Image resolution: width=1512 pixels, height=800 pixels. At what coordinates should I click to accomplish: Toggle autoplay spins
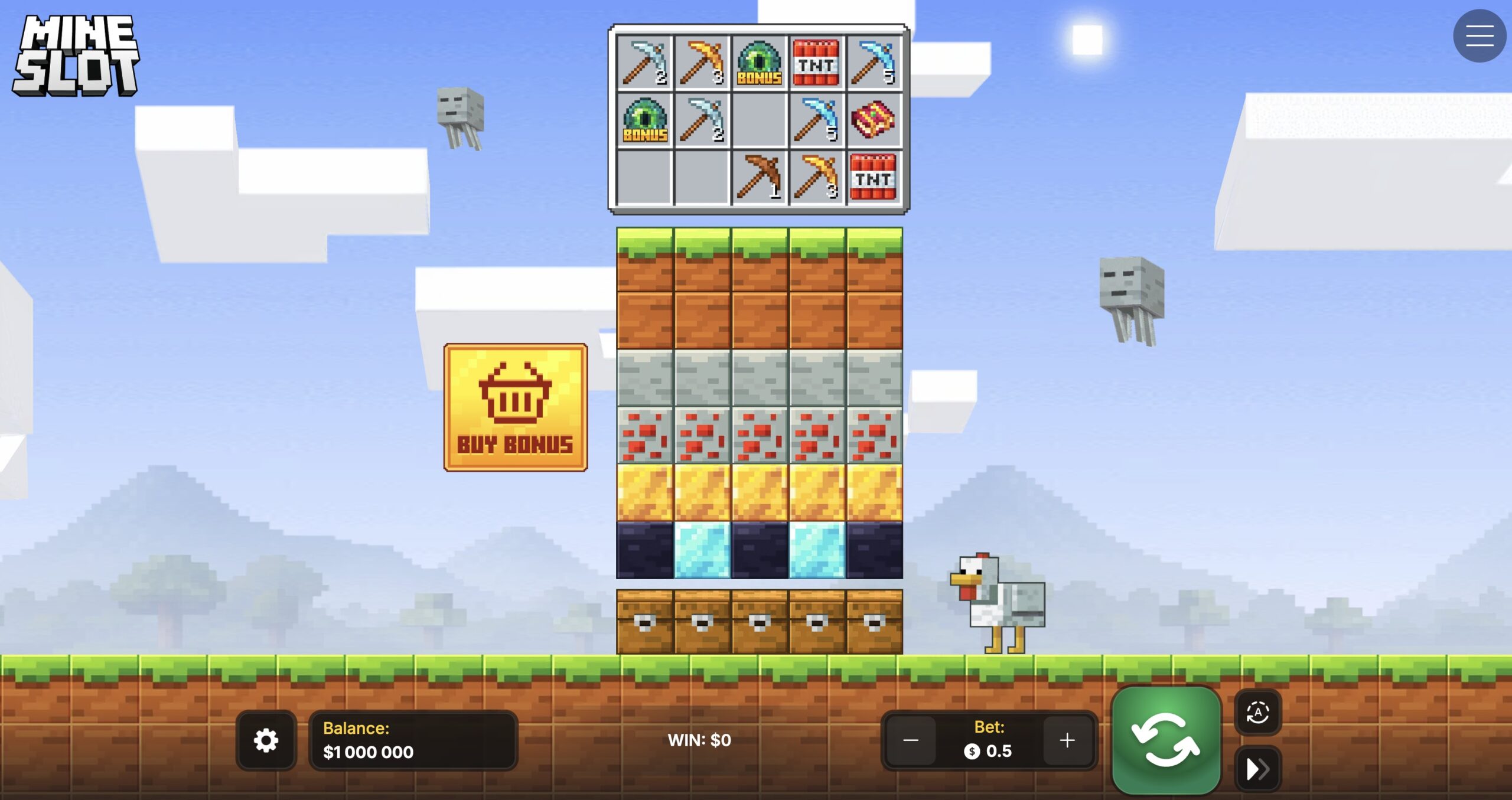click(1259, 713)
